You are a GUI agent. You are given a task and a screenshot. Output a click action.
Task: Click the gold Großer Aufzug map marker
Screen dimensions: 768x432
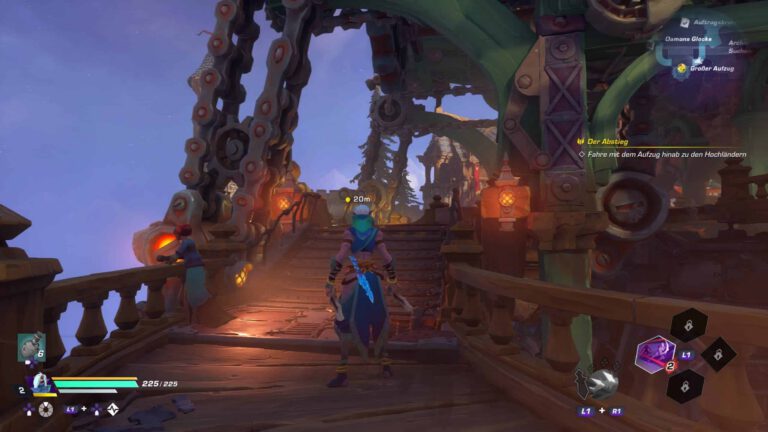click(681, 68)
